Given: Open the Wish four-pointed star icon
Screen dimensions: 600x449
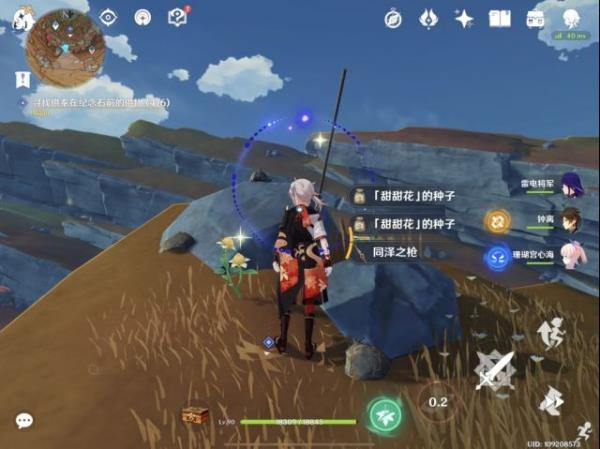Looking at the screenshot, I should [x=464, y=18].
